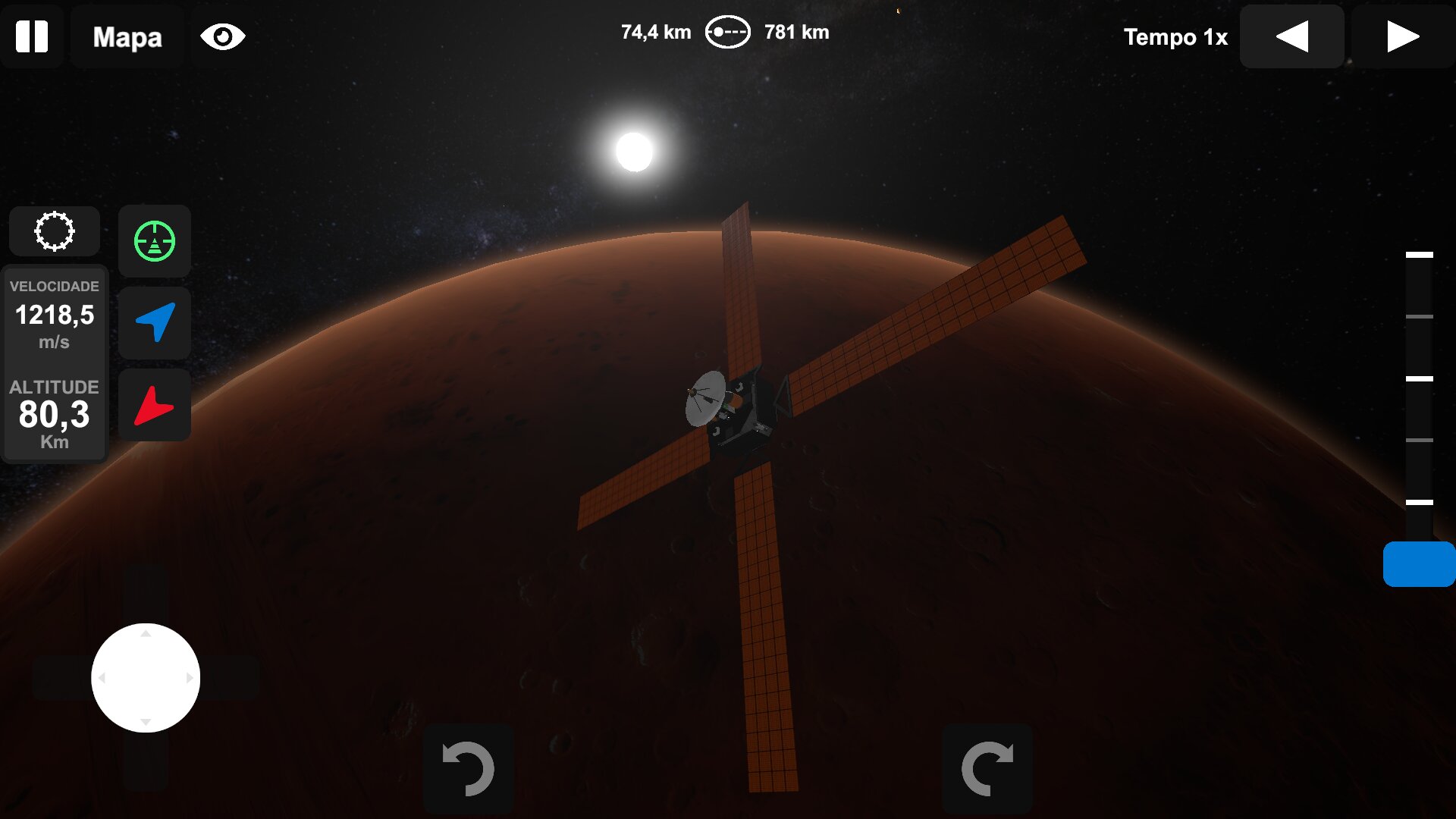Image resolution: width=1456 pixels, height=819 pixels.
Task: Click the orbit periapsis-apoapsis icon
Action: click(727, 33)
